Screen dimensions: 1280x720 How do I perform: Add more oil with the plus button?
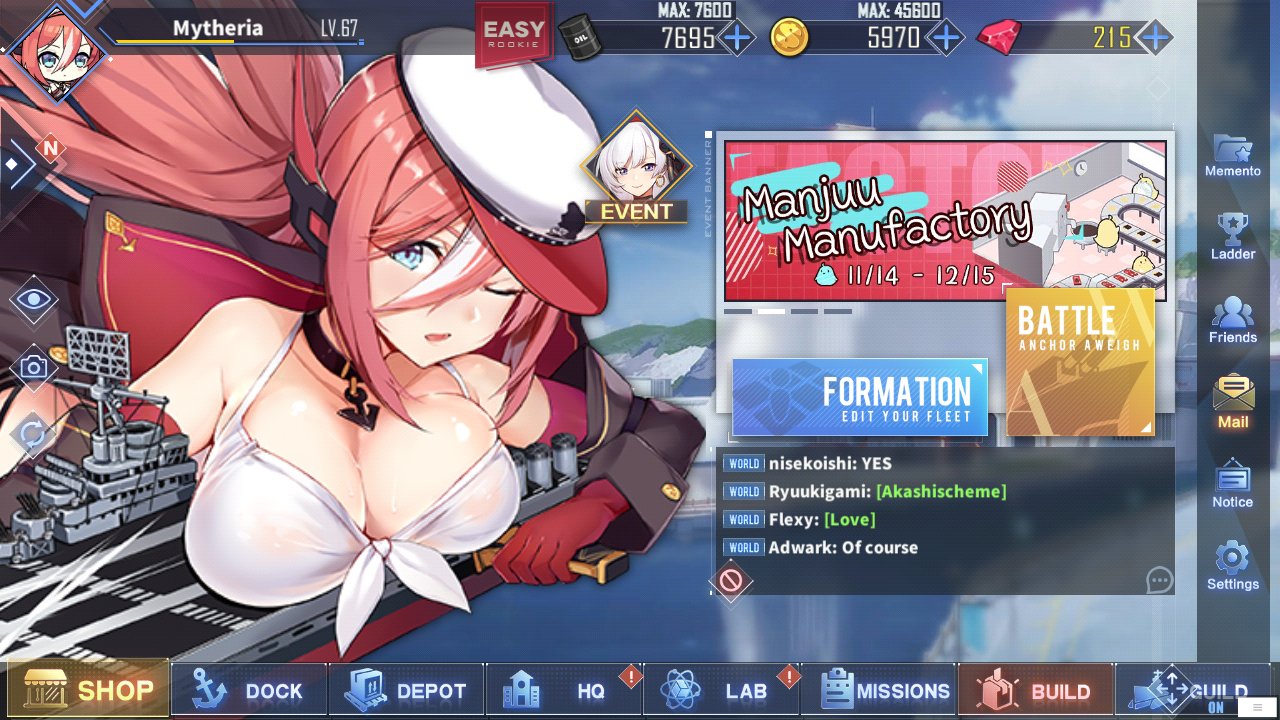(737, 38)
